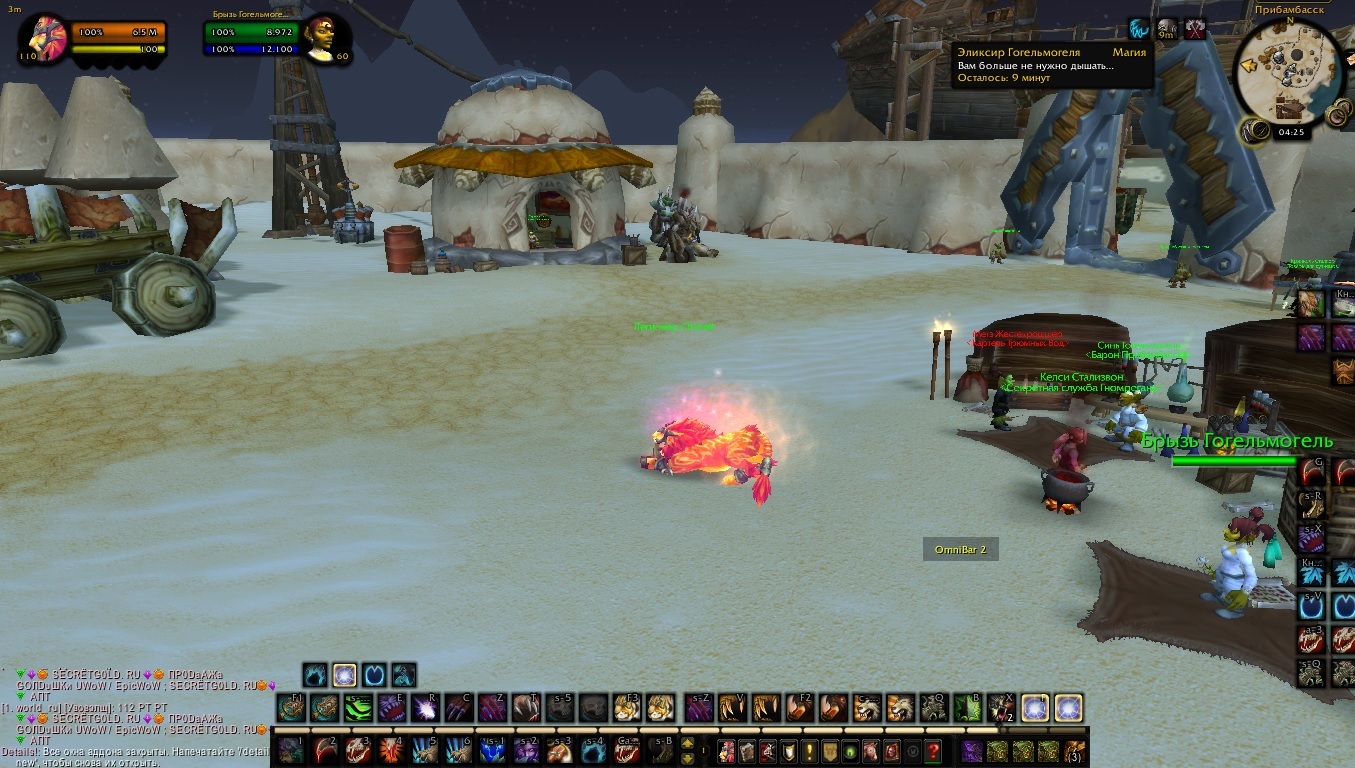Image resolution: width=1355 pixels, height=768 pixels.
Task: Open the bag slot showing count 3
Action: (x=1074, y=750)
